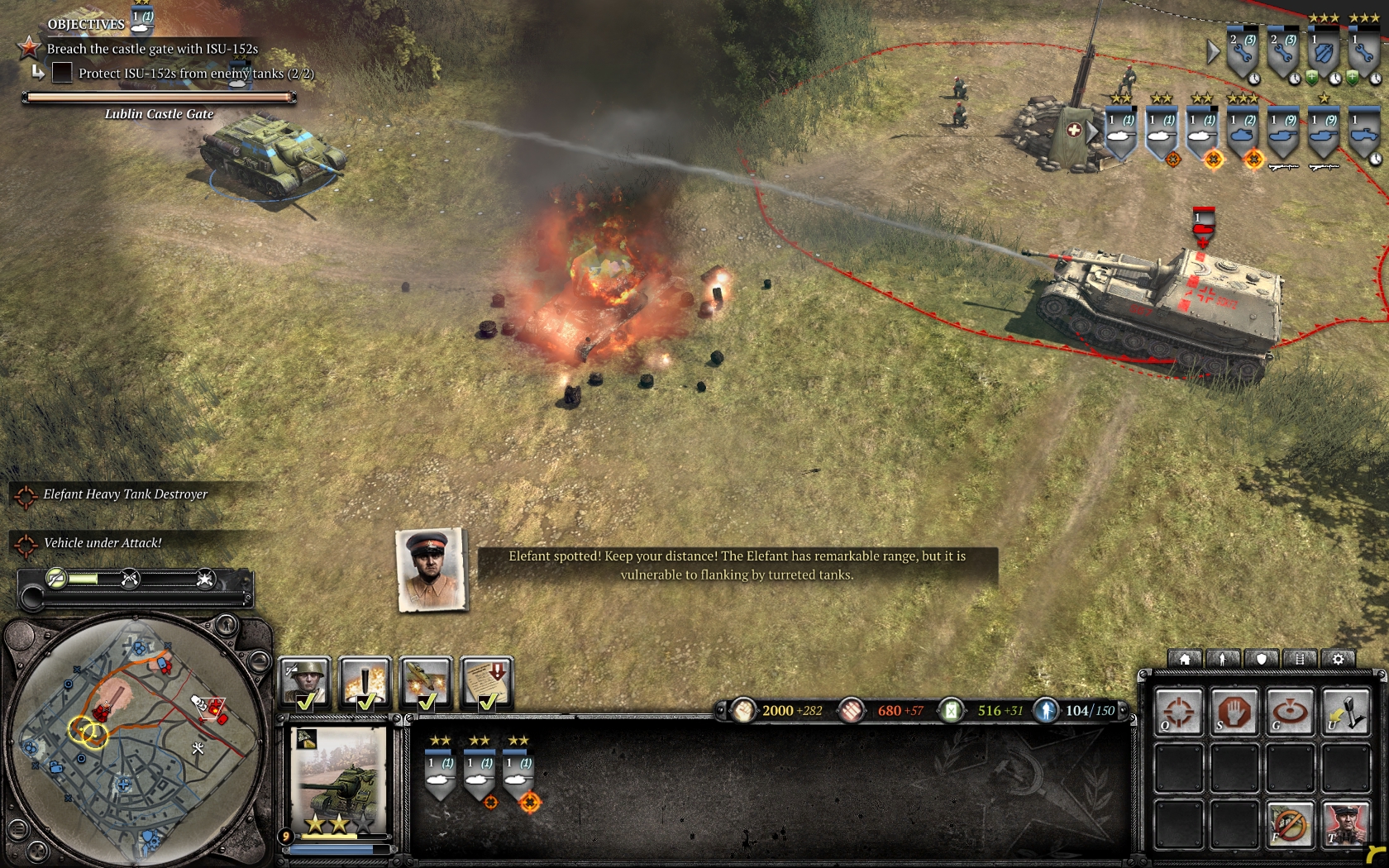Open the commander portrait ability

coord(1345,823)
